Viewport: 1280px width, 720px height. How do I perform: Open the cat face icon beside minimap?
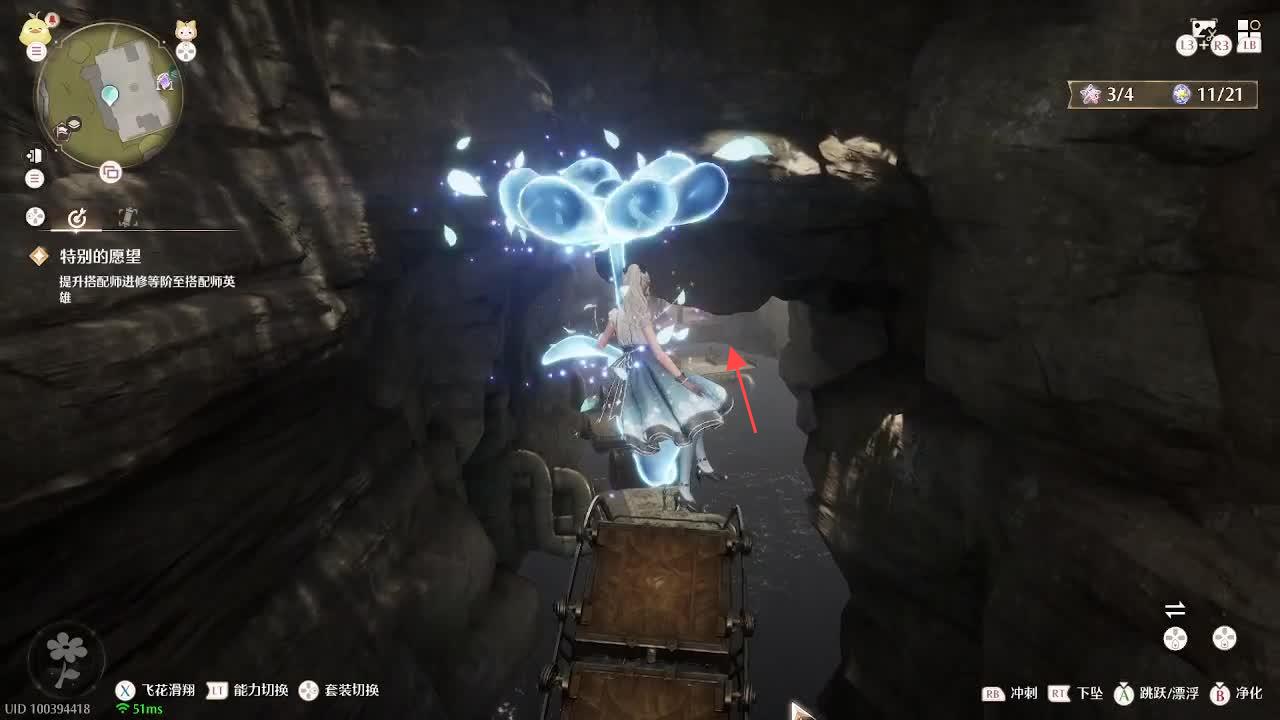[x=186, y=30]
